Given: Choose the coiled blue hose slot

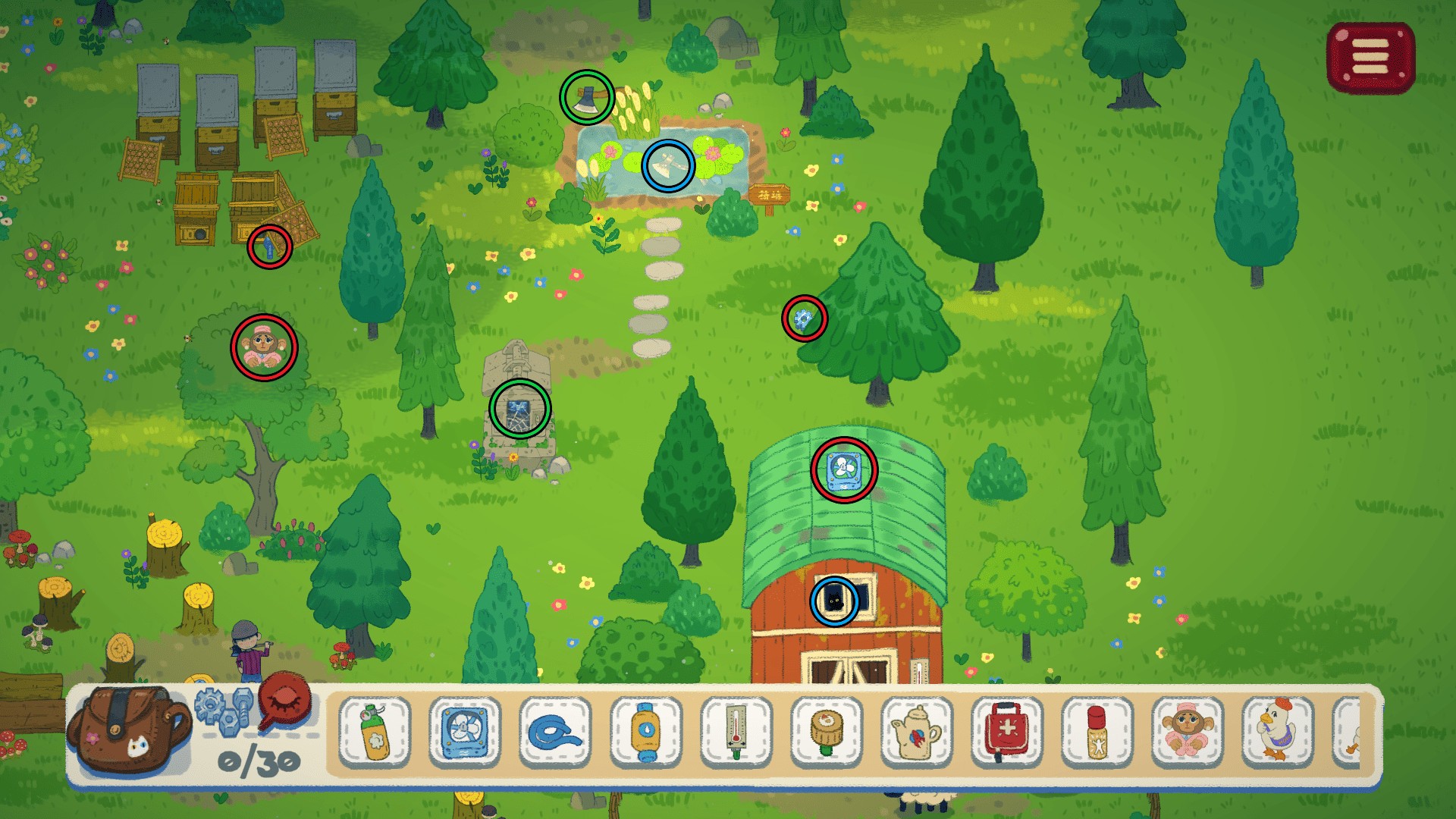Looking at the screenshot, I should tap(555, 731).
